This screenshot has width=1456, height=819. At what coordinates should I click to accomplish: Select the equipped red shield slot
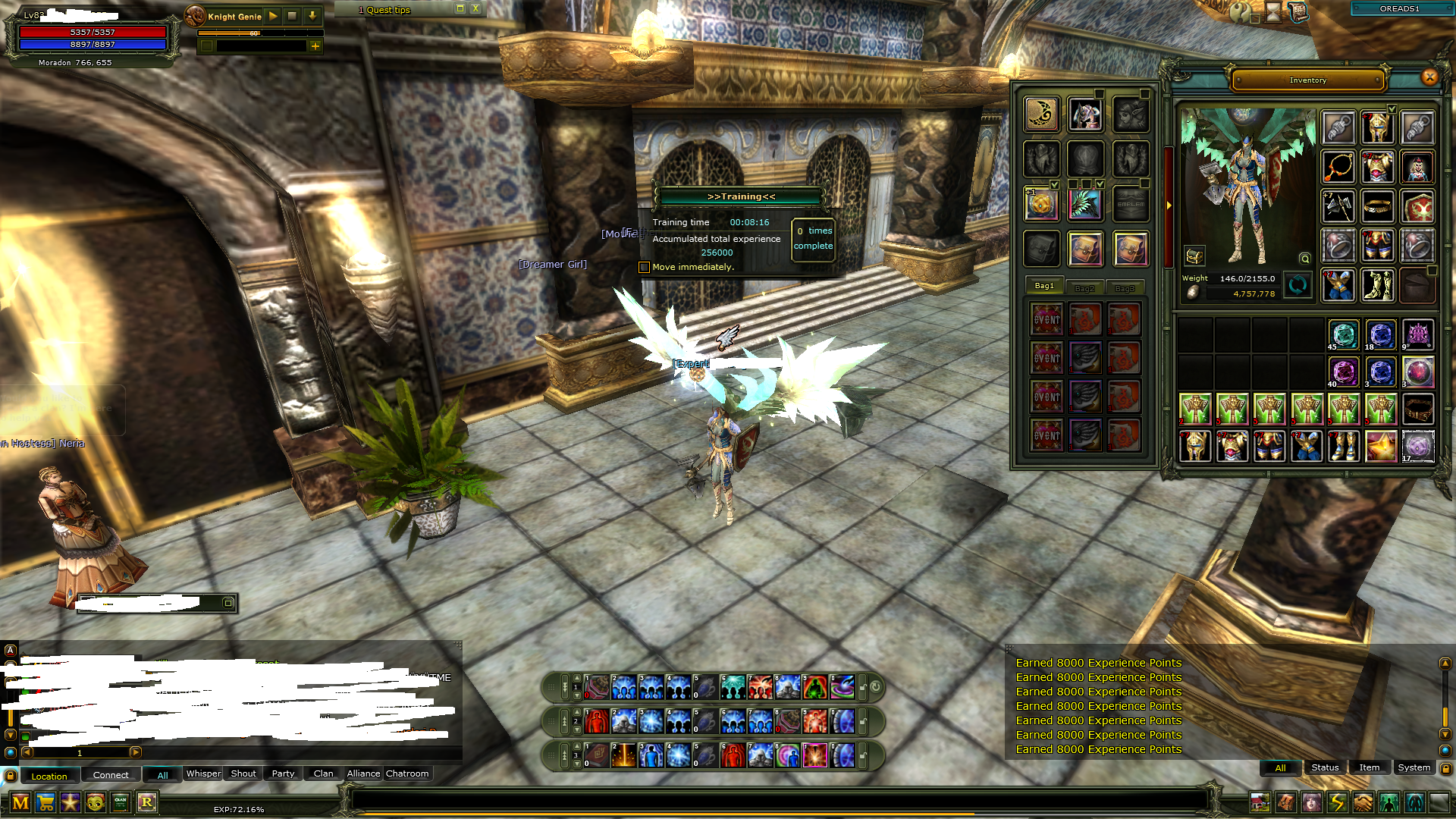pos(1417,206)
